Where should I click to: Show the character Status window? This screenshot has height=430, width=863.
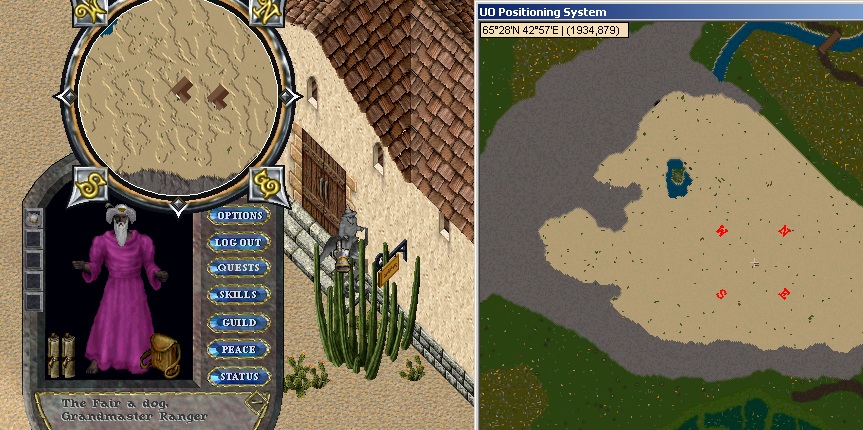pos(238,376)
